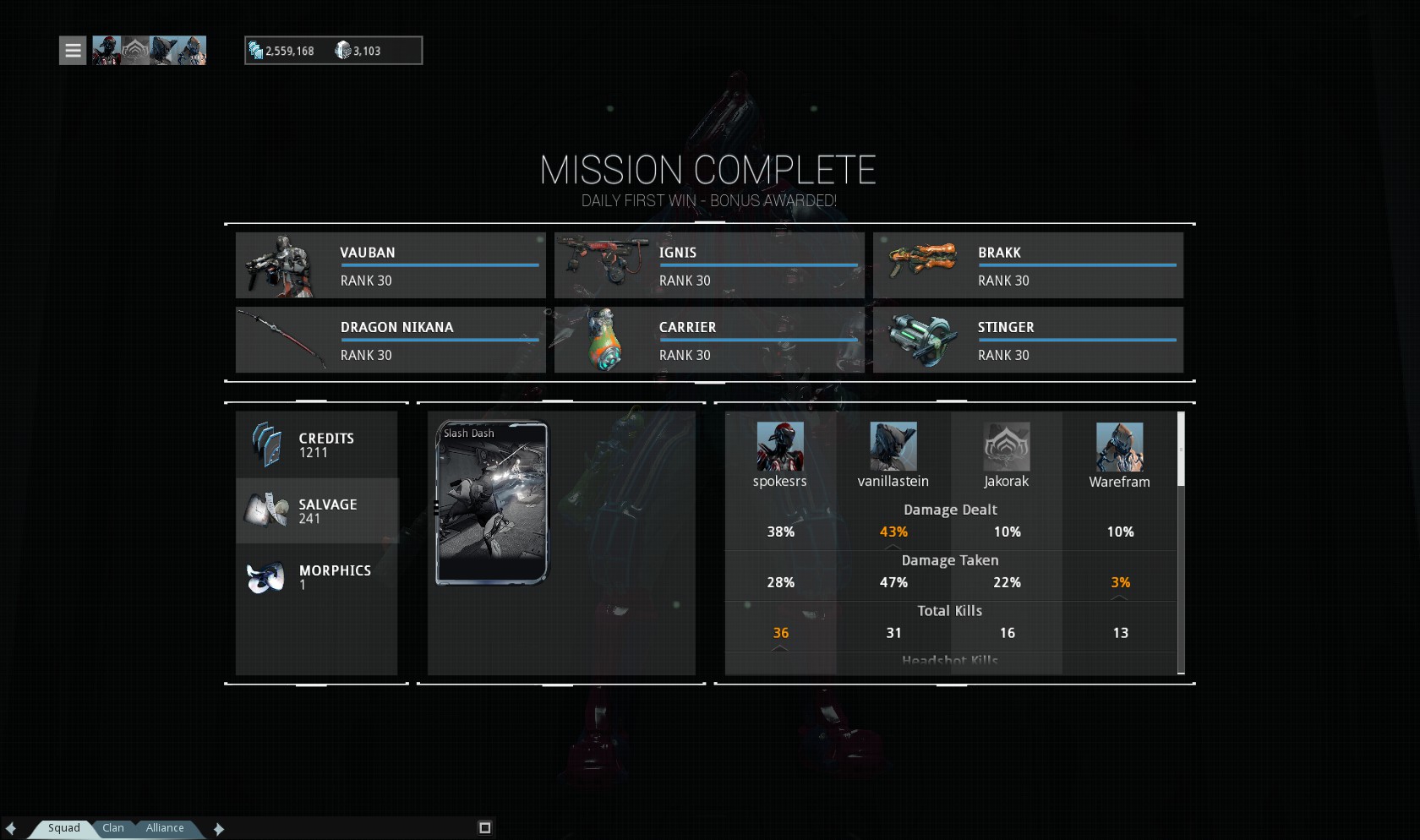Select the Ignis weapon panel
Viewport: 1420px width, 840px height.
click(x=709, y=265)
